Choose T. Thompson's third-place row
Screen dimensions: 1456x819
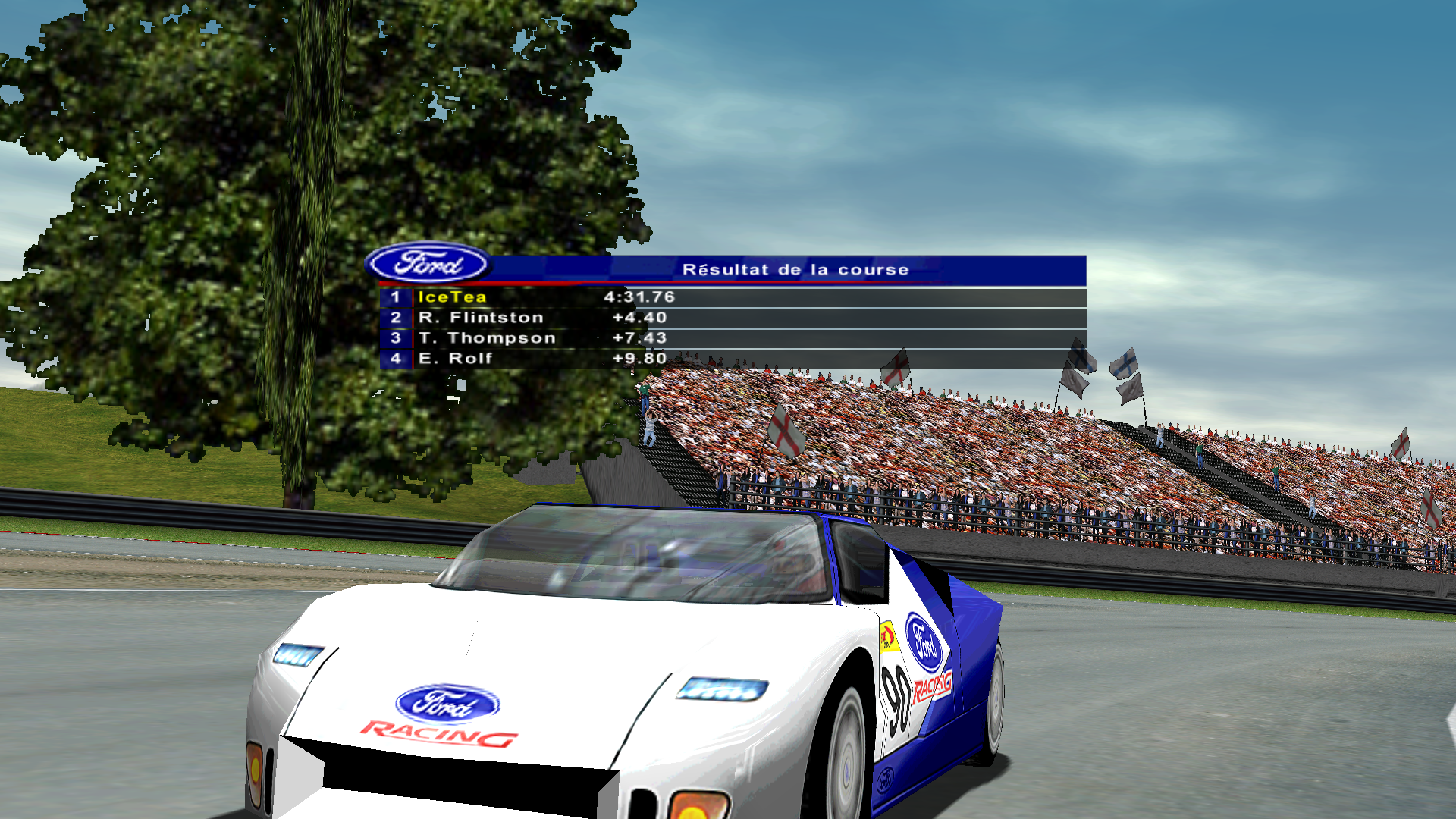pos(733,338)
